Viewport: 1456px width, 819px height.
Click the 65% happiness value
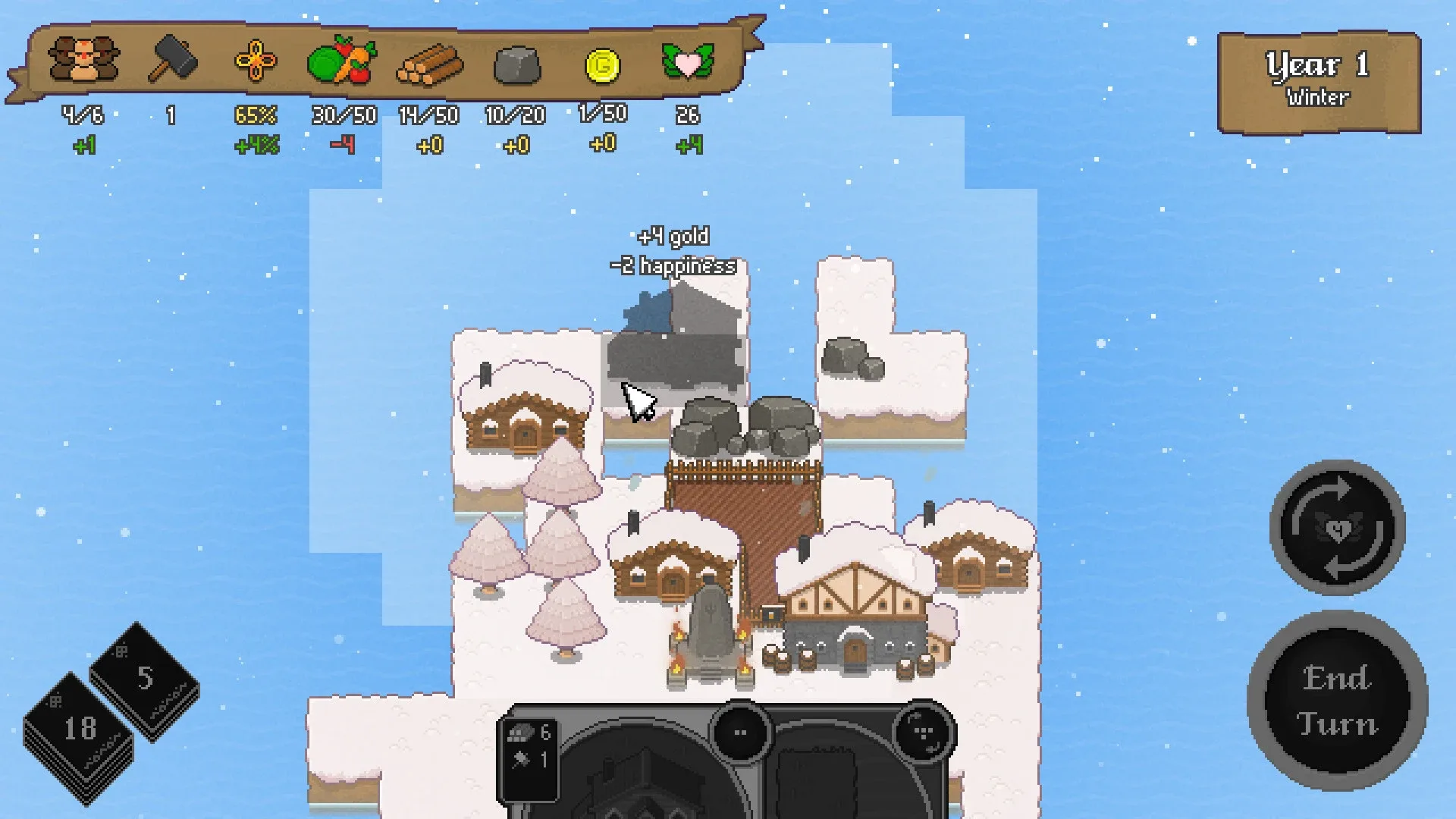pos(256,115)
